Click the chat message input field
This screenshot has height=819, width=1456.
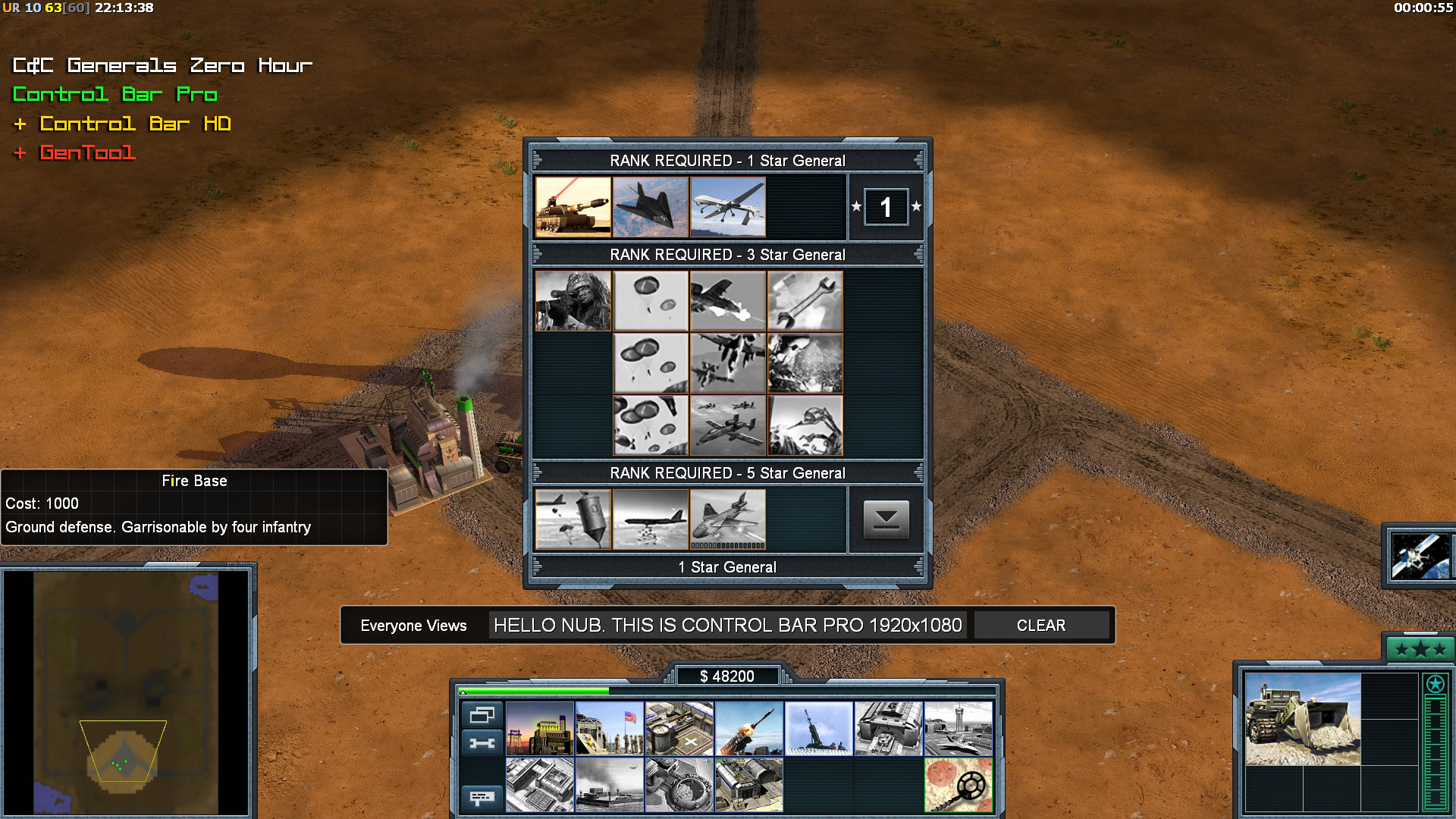pos(727,626)
